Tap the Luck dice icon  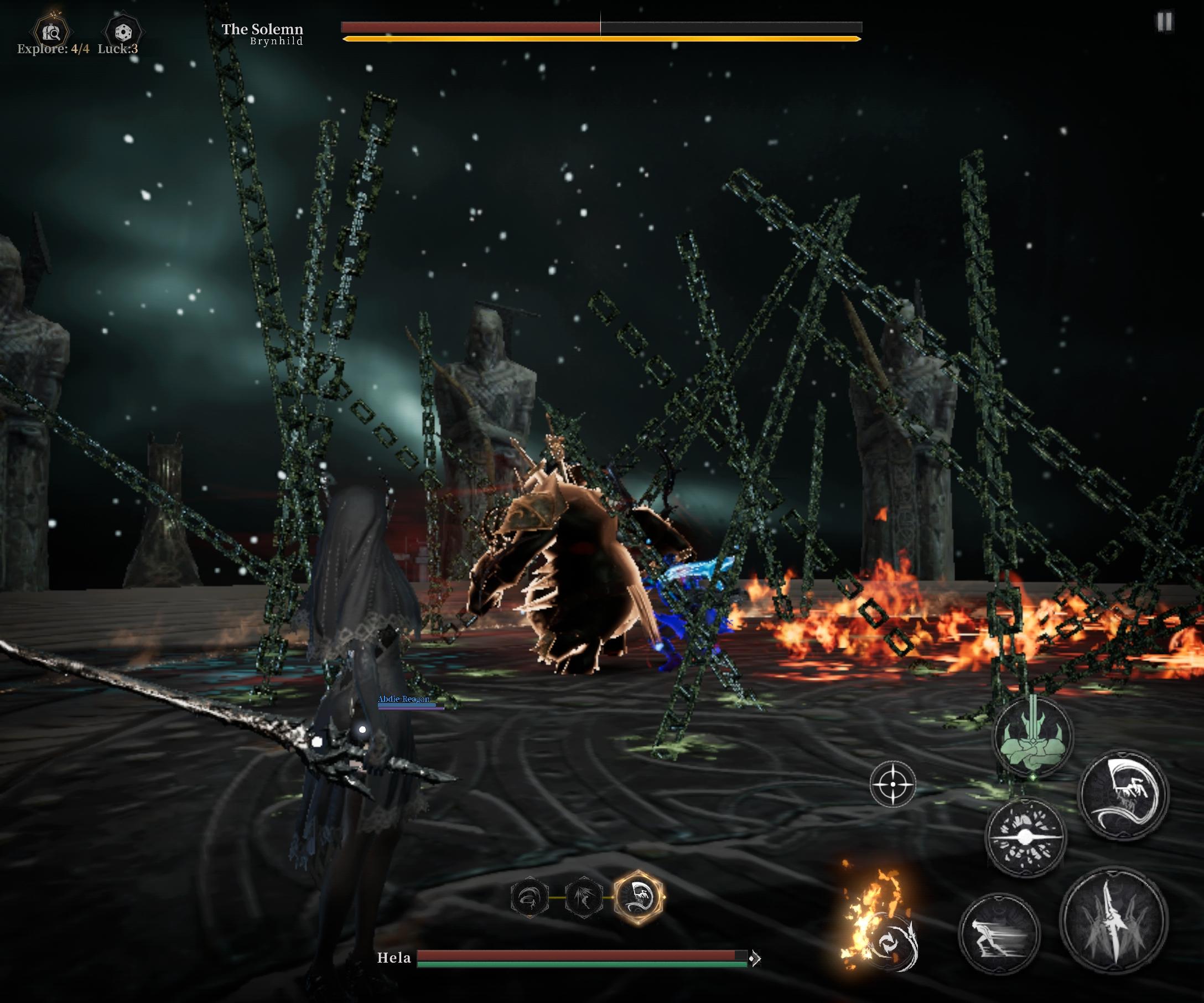pyautogui.click(x=123, y=32)
